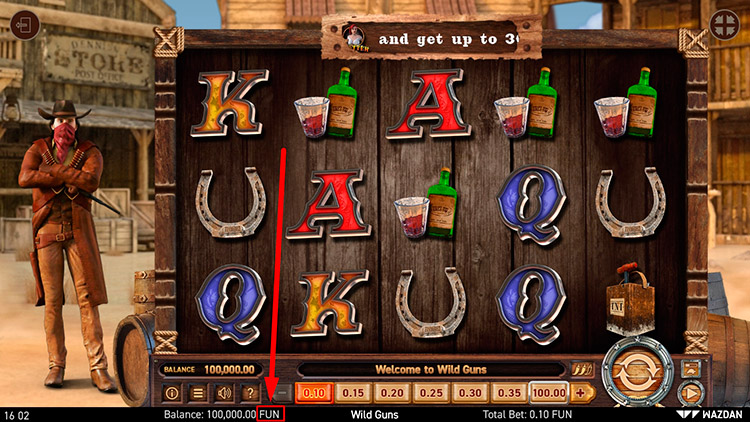Click the volatility chili peppers icon
The height and width of the screenshot is (422, 750).
(x=582, y=369)
